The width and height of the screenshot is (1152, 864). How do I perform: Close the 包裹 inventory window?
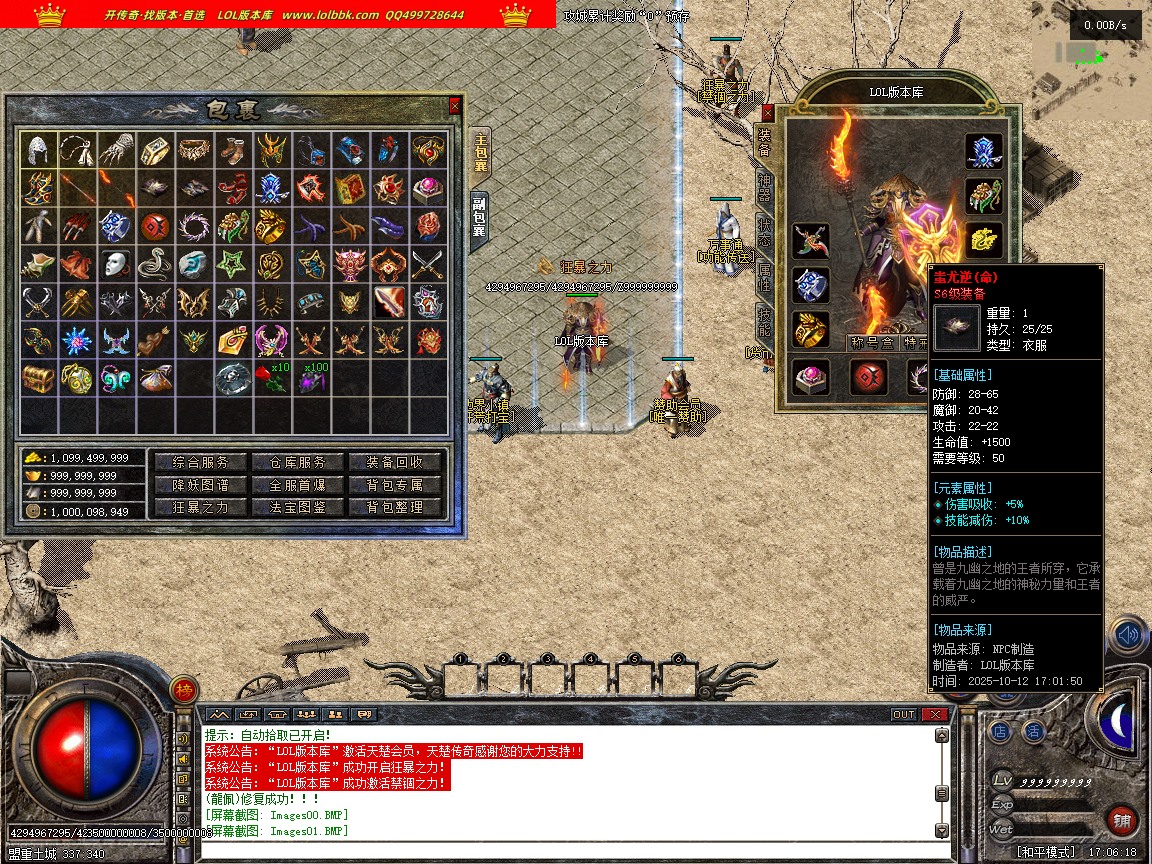pyautogui.click(x=455, y=105)
